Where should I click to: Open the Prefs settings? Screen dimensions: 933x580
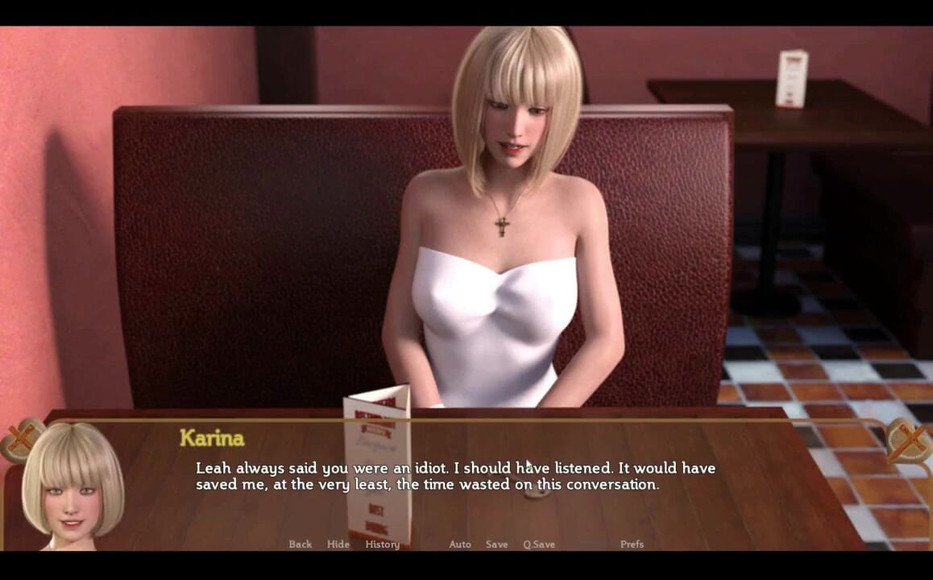pyautogui.click(x=632, y=544)
